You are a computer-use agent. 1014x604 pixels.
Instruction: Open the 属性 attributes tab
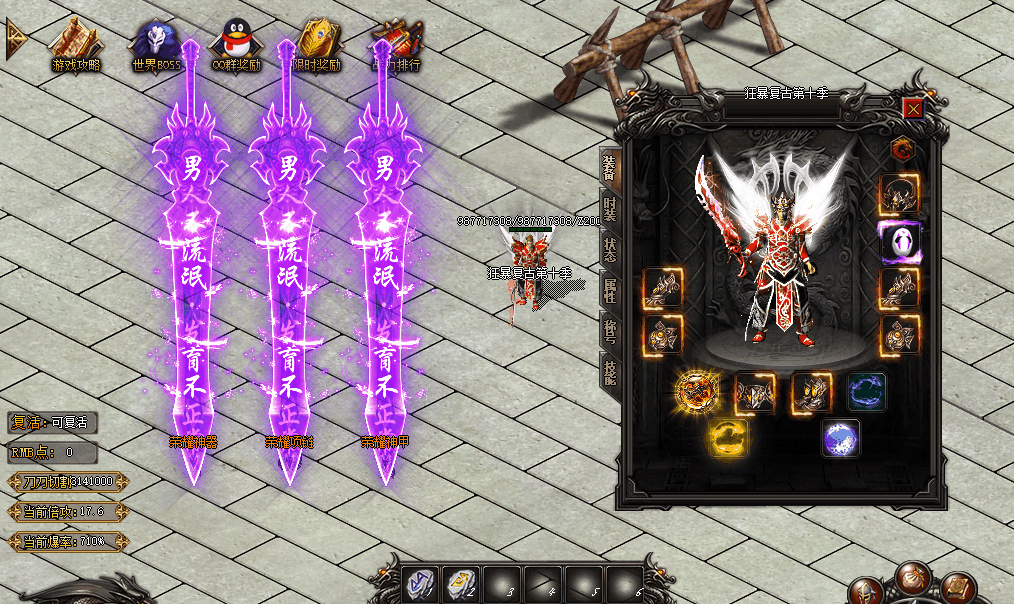[609, 290]
